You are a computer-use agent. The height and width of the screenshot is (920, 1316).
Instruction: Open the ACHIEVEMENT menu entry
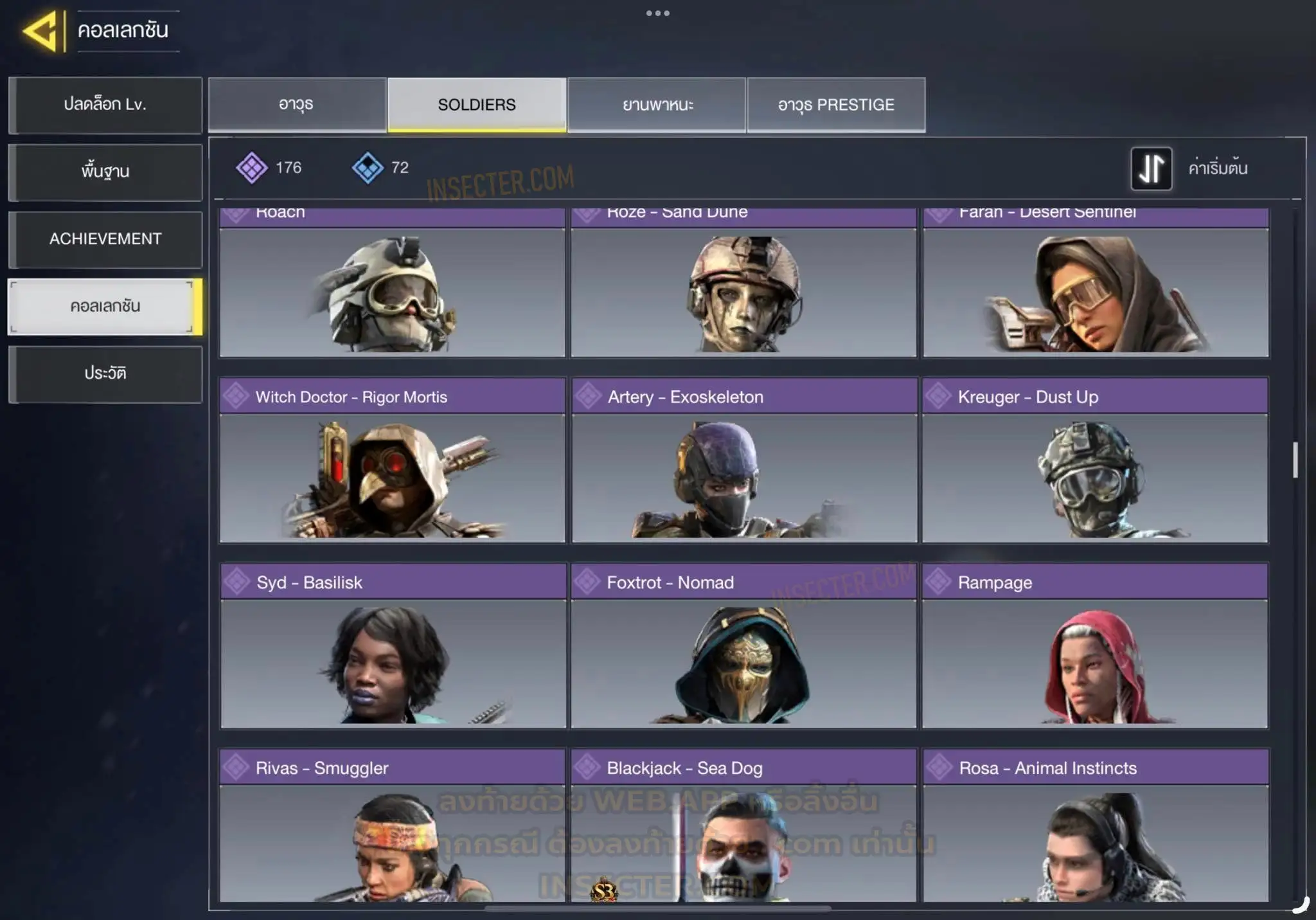[105, 239]
